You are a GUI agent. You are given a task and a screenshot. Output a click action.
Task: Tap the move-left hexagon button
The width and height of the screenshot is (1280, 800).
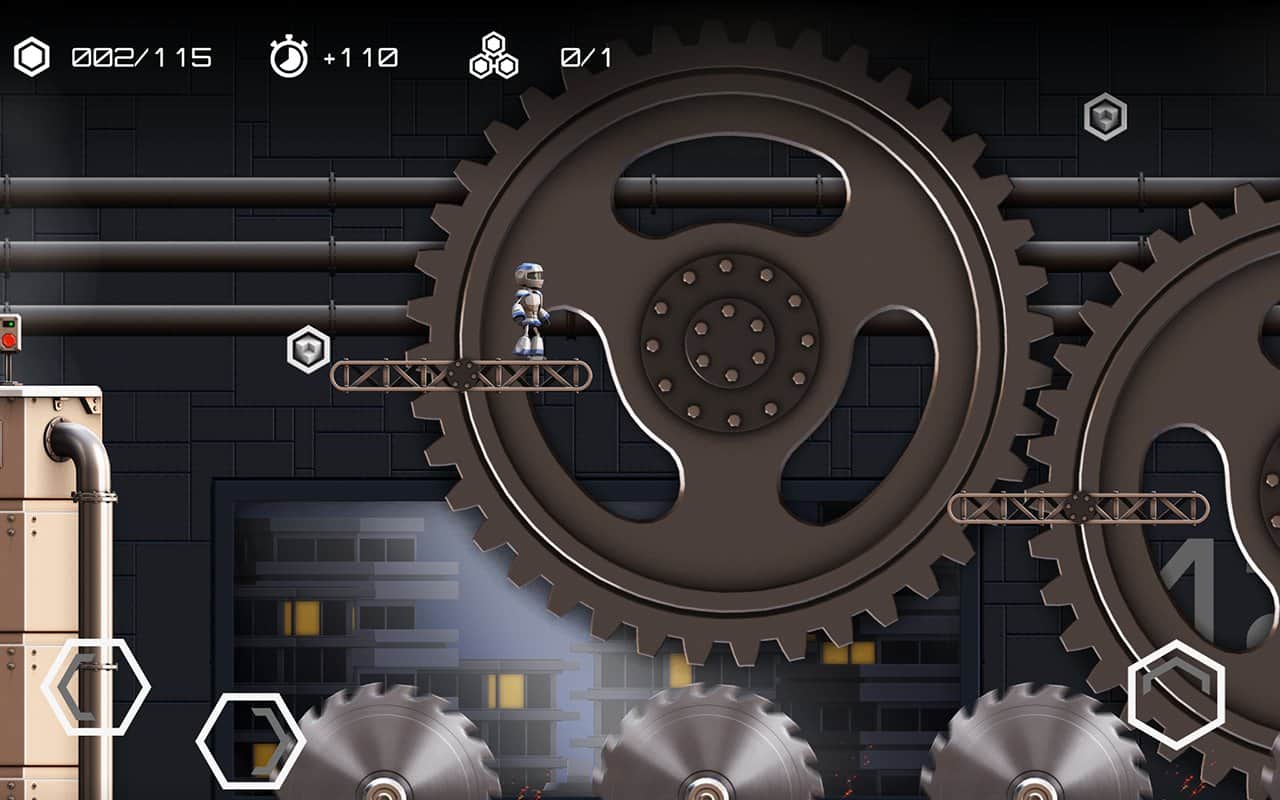click(96, 687)
